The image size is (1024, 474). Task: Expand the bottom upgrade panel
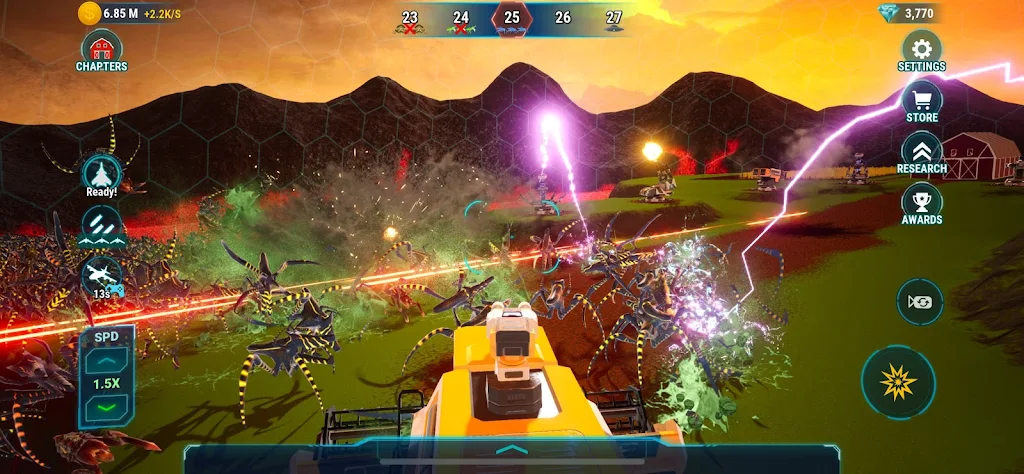[511, 451]
